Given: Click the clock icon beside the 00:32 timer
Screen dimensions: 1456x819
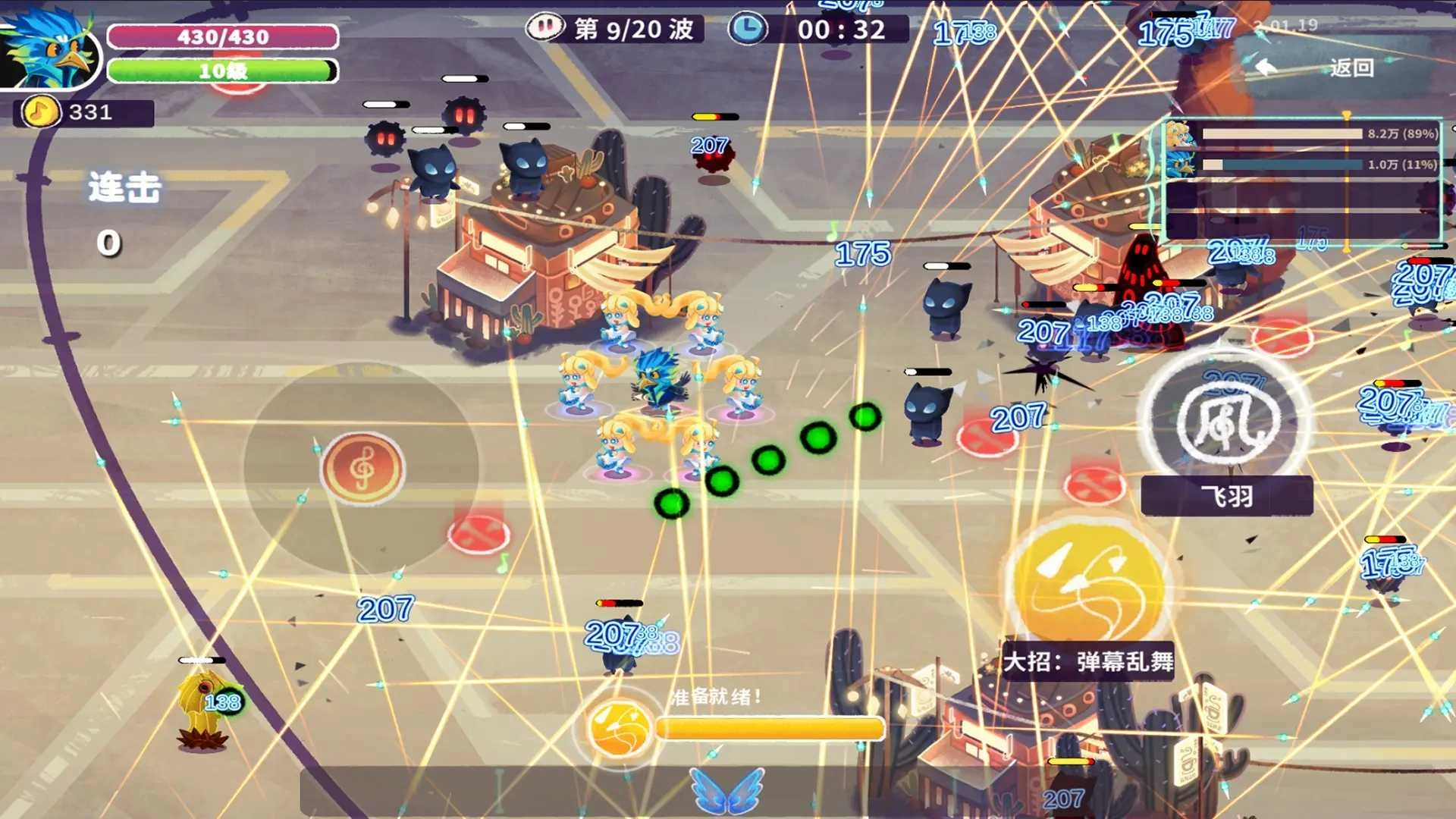Looking at the screenshot, I should coord(747,29).
